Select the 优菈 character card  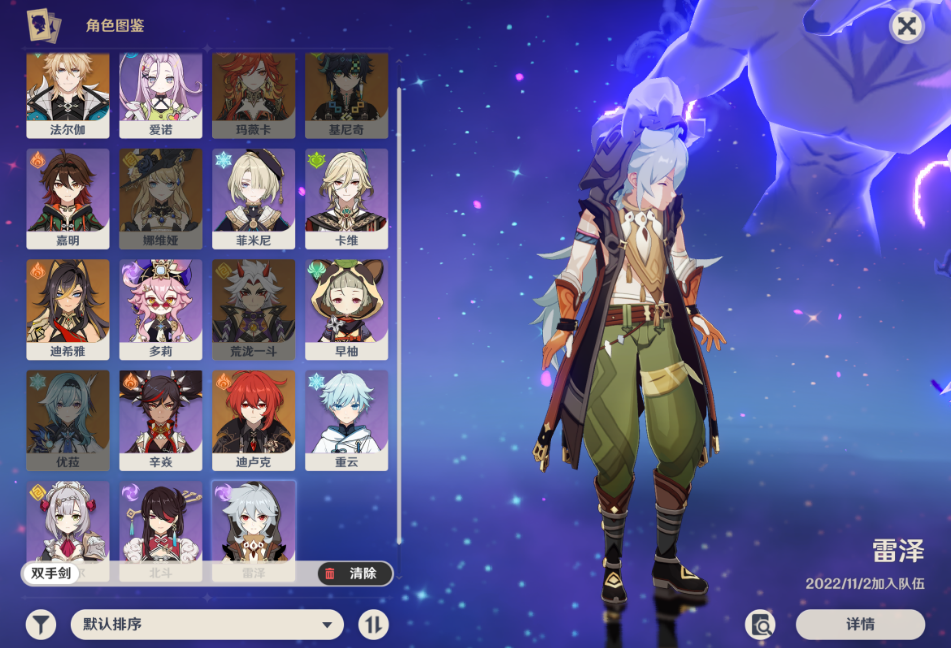click(68, 420)
